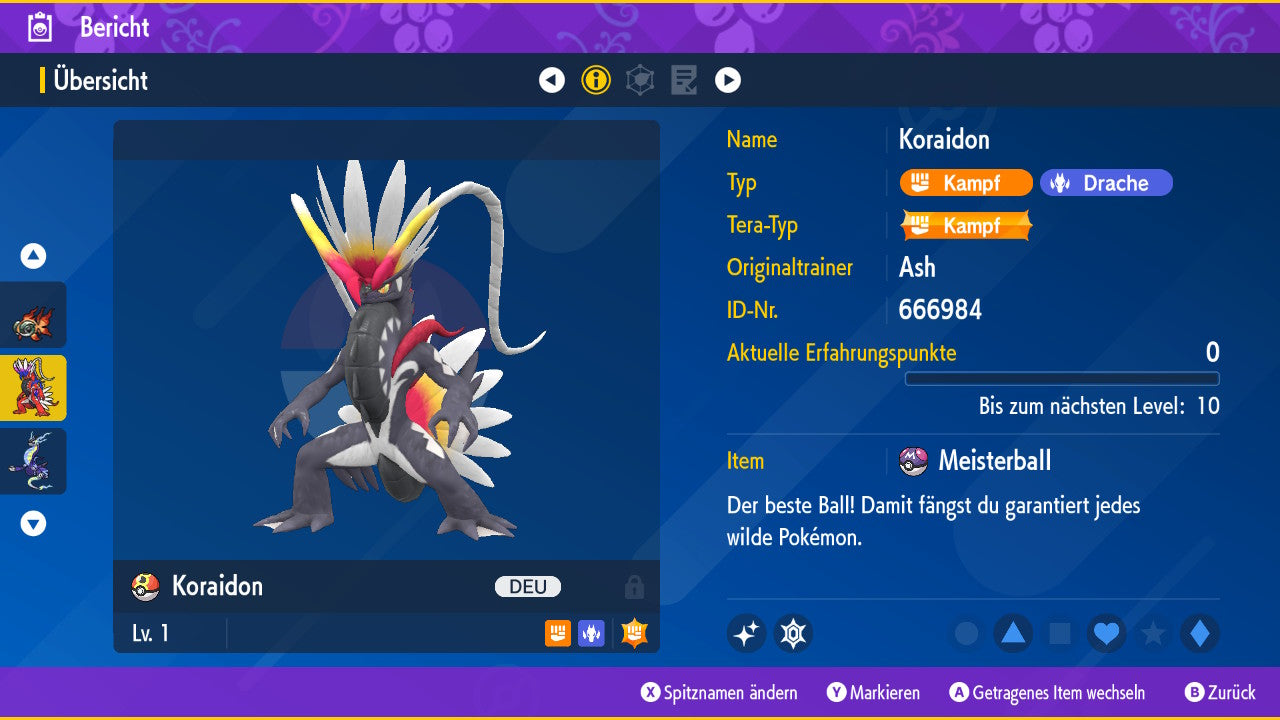1280x720 pixels.
Task: Select the yellow info overview tab
Action: tap(596, 80)
